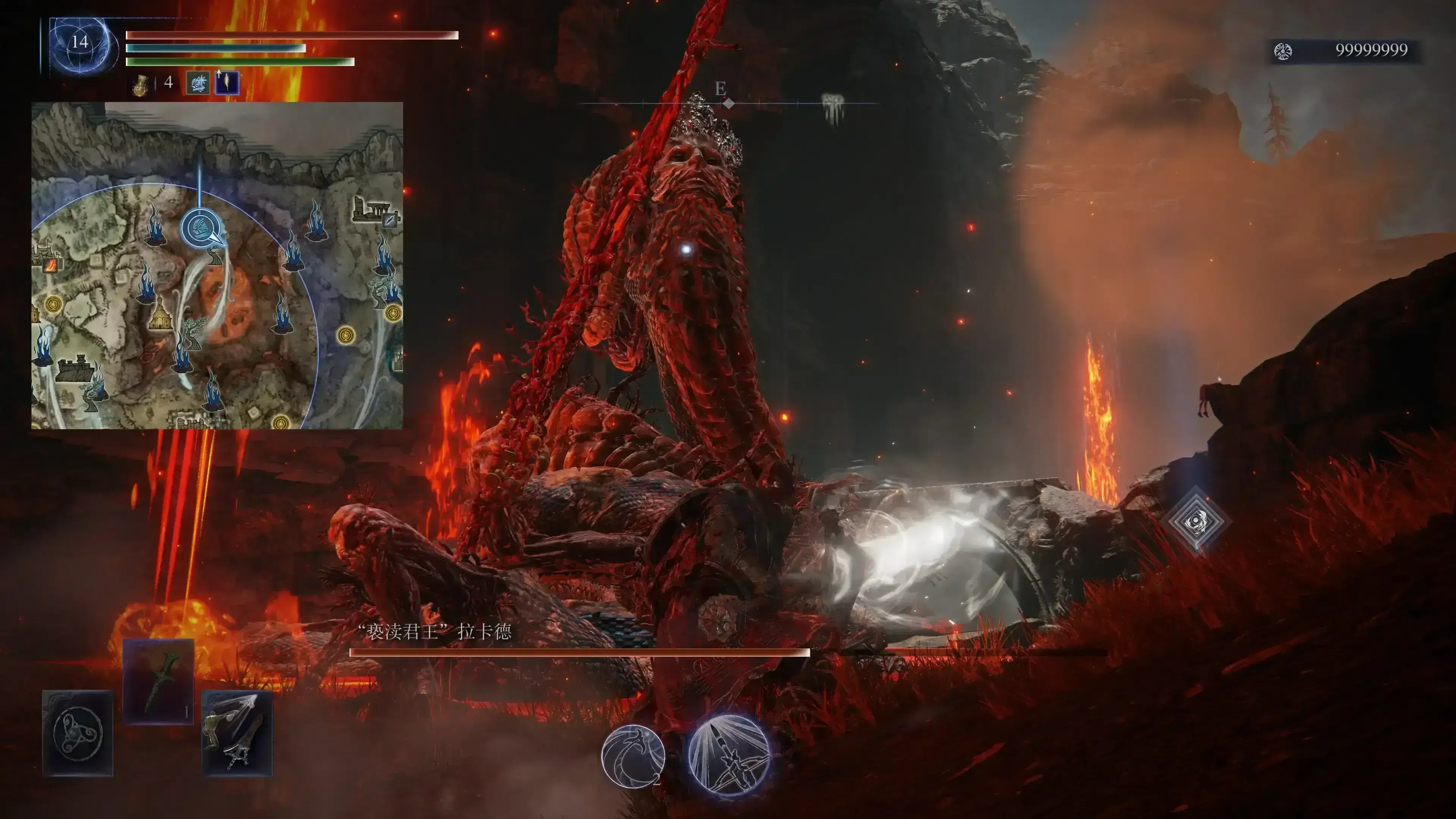Screen dimensions: 1456x819
Task: Choose the triple-spiral left hand slot
Action: pyautogui.click(x=78, y=733)
